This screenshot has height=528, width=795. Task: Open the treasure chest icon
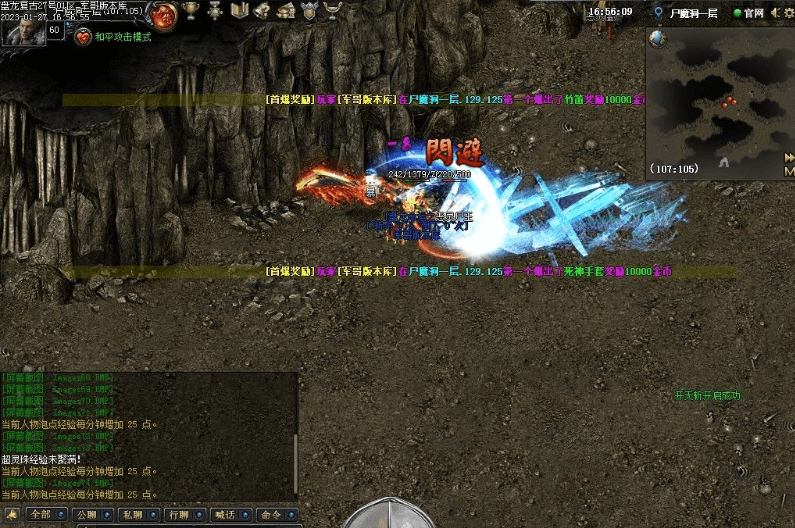coord(285,11)
